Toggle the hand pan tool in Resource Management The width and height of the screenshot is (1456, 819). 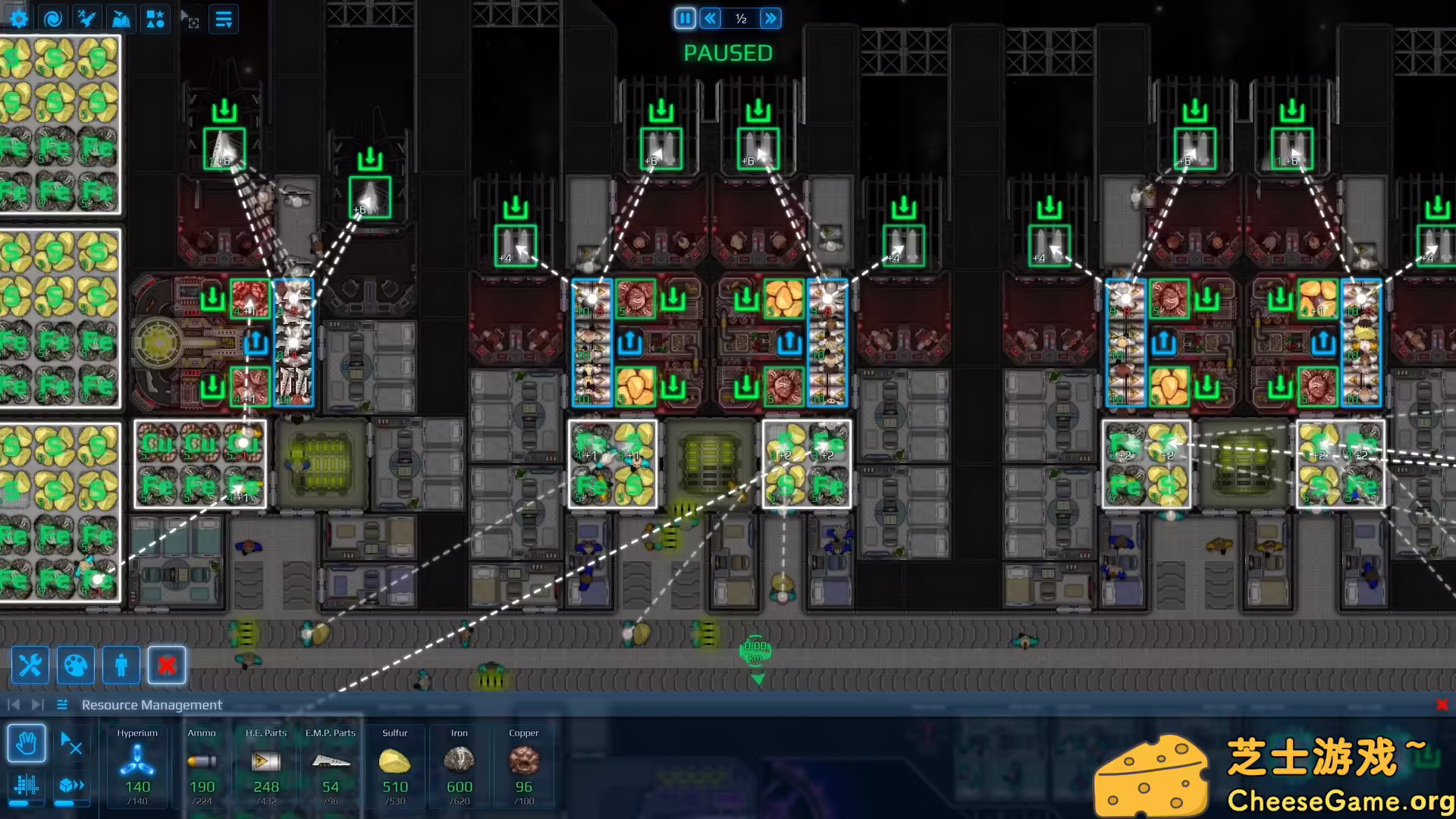pyautogui.click(x=28, y=744)
